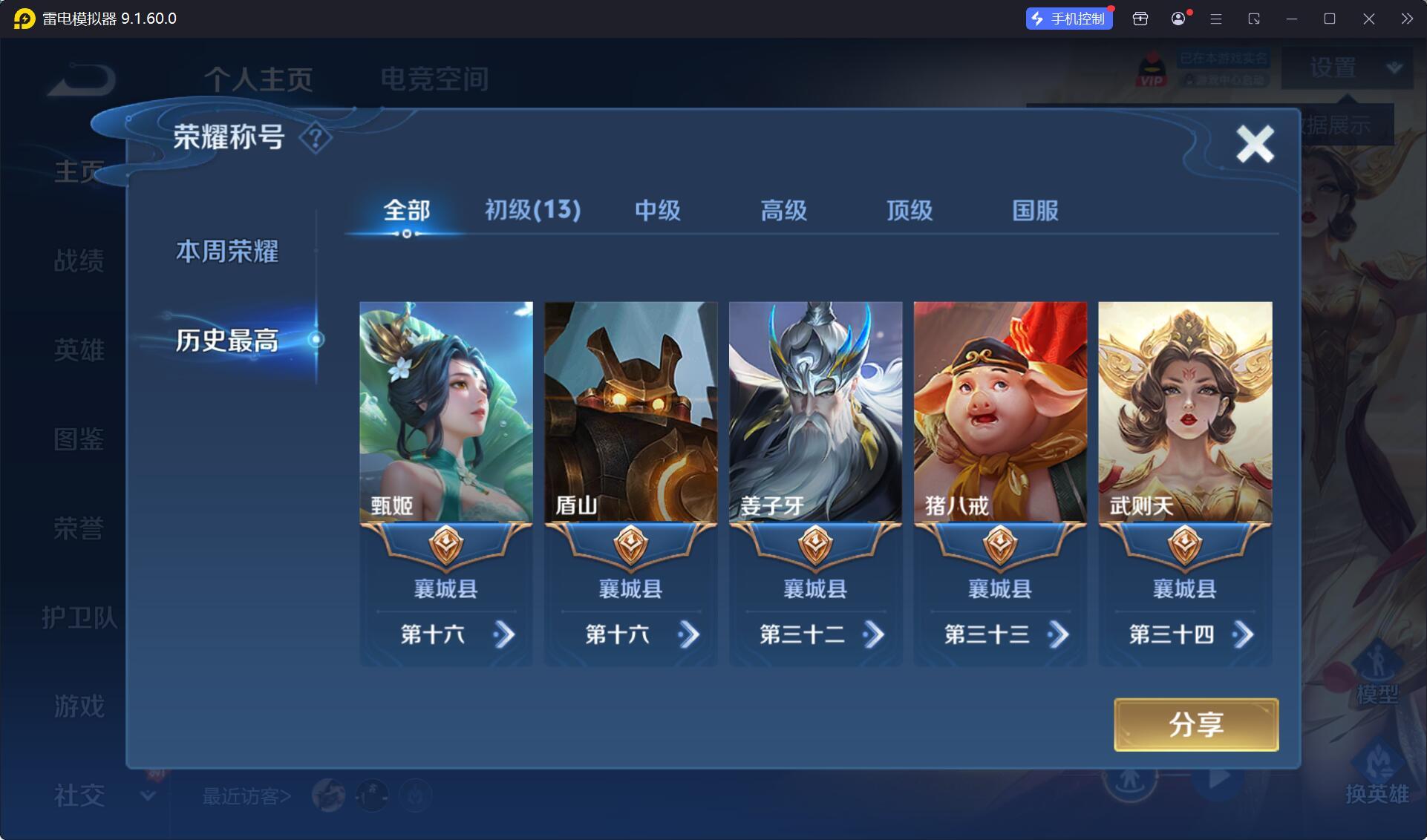1427x840 pixels.
Task: Switch to the 全部 tab
Action: click(406, 211)
